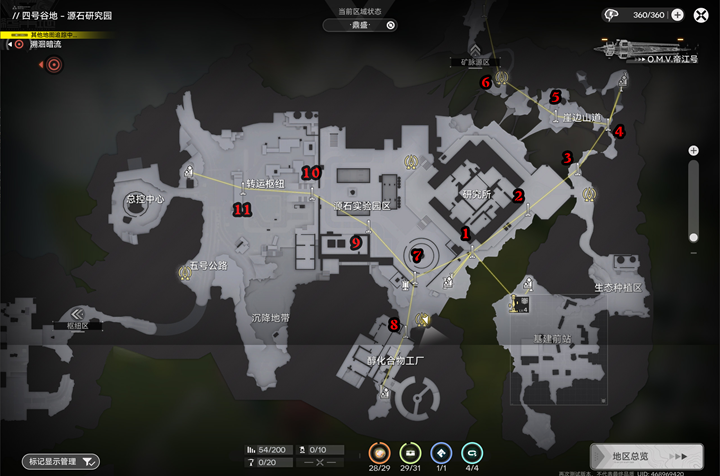720x476 pixels.
Task: Open the current area status selector
Action: coord(360,25)
